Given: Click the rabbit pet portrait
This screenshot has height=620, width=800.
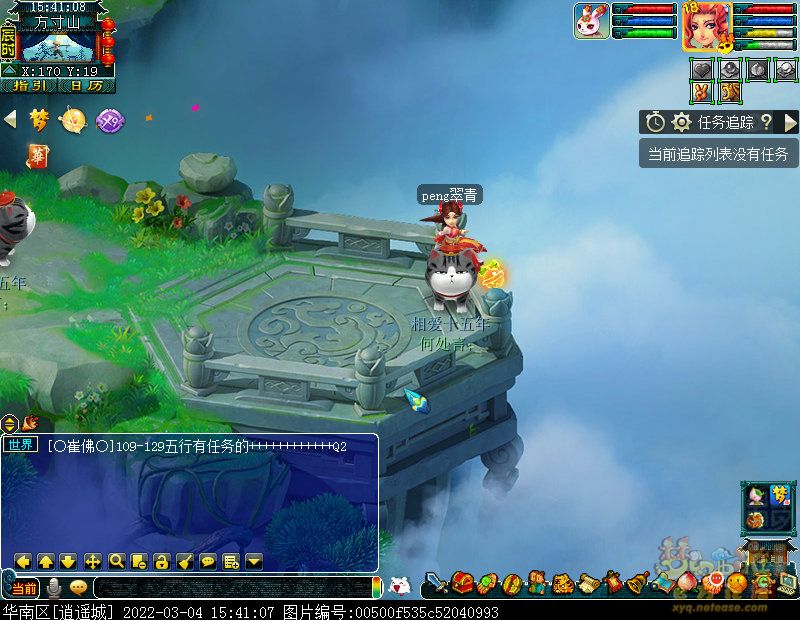Looking at the screenshot, I should [591, 21].
